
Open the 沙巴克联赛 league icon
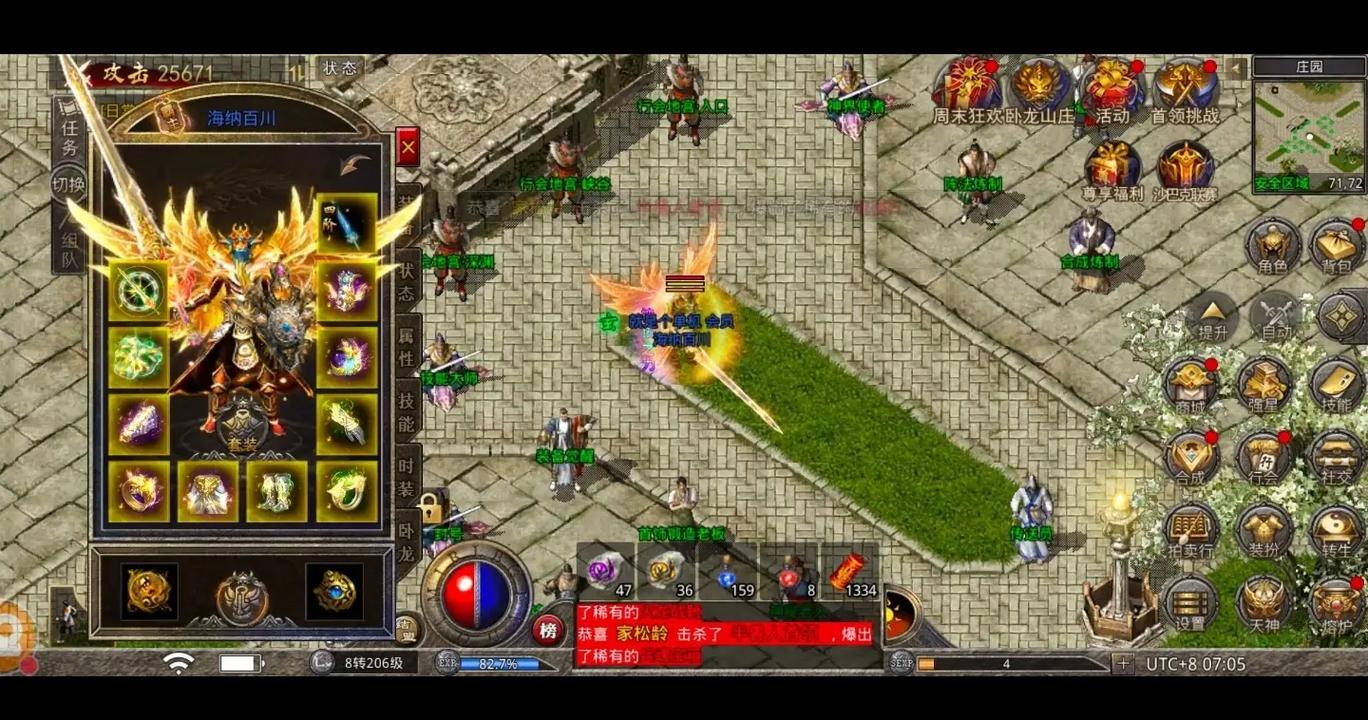(1186, 169)
